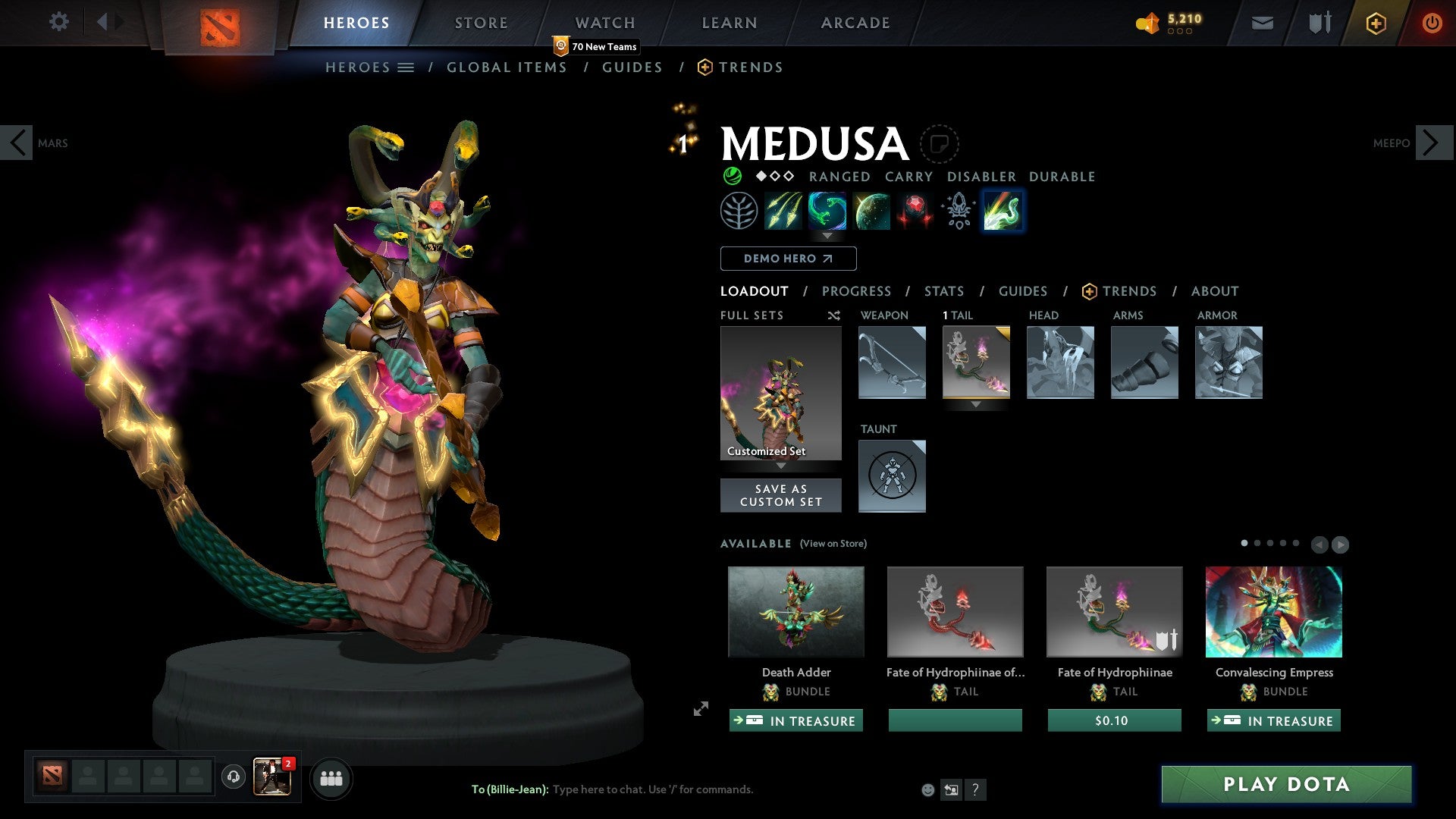Go to the Arcade tab
Viewport: 1456px width, 819px height.
pyautogui.click(x=855, y=23)
